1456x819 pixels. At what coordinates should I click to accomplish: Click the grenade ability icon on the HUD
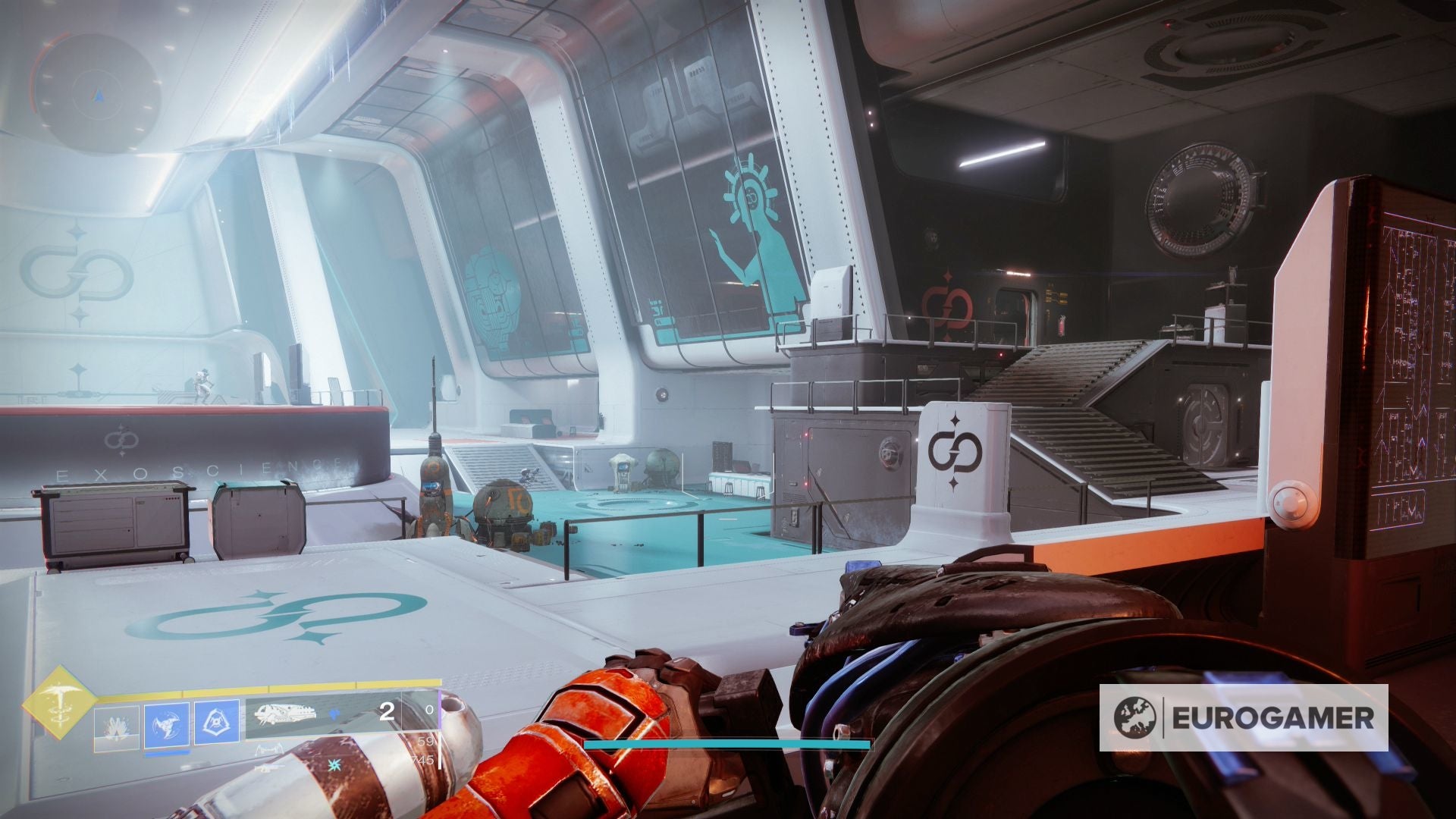[x=119, y=724]
